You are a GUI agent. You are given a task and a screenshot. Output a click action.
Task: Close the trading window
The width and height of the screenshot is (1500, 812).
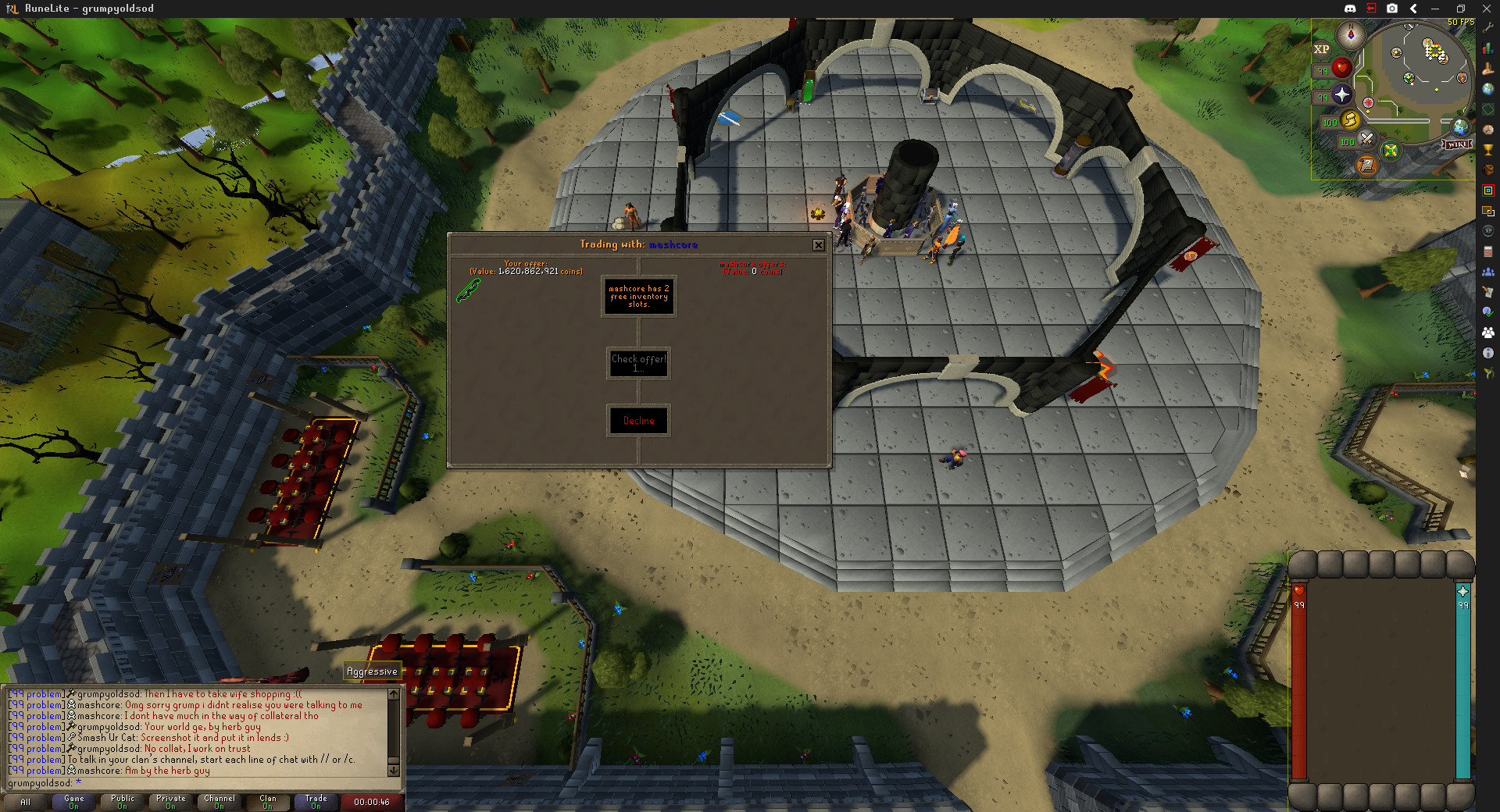(818, 245)
